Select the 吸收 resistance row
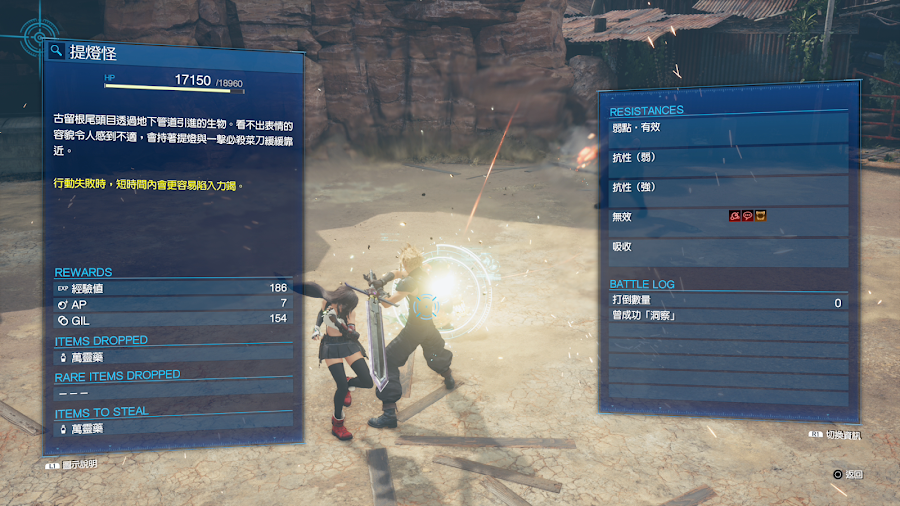 click(x=728, y=246)
